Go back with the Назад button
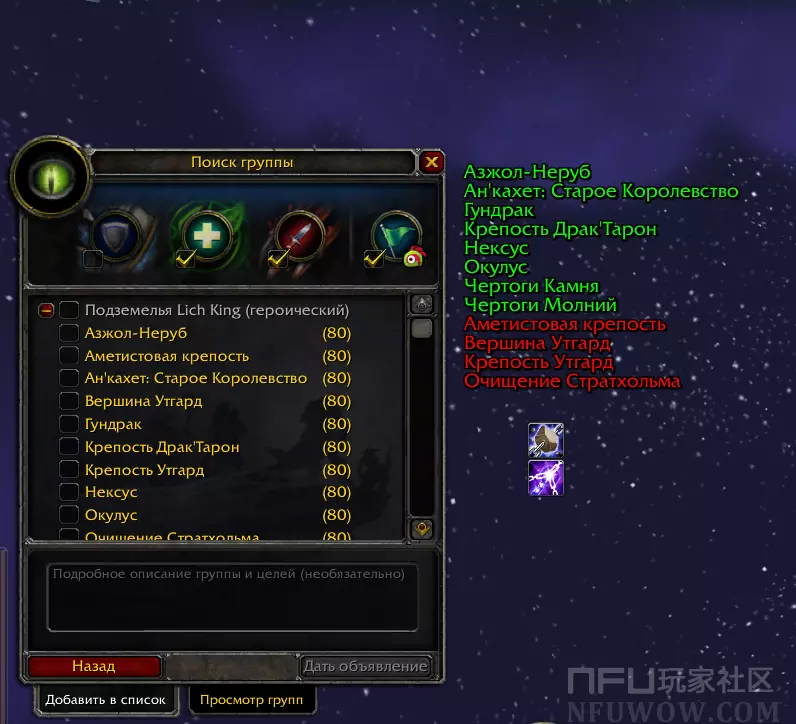Screen dimensions: 796x724 coord(94,666)
